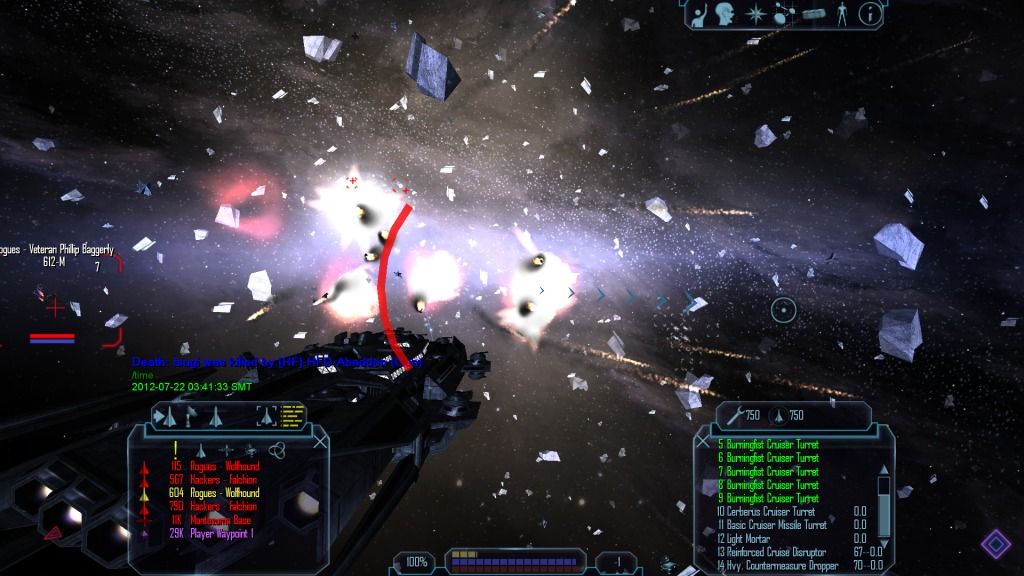Toggle the yellow list-lines icon on contact panel

(x=293, y=413)
